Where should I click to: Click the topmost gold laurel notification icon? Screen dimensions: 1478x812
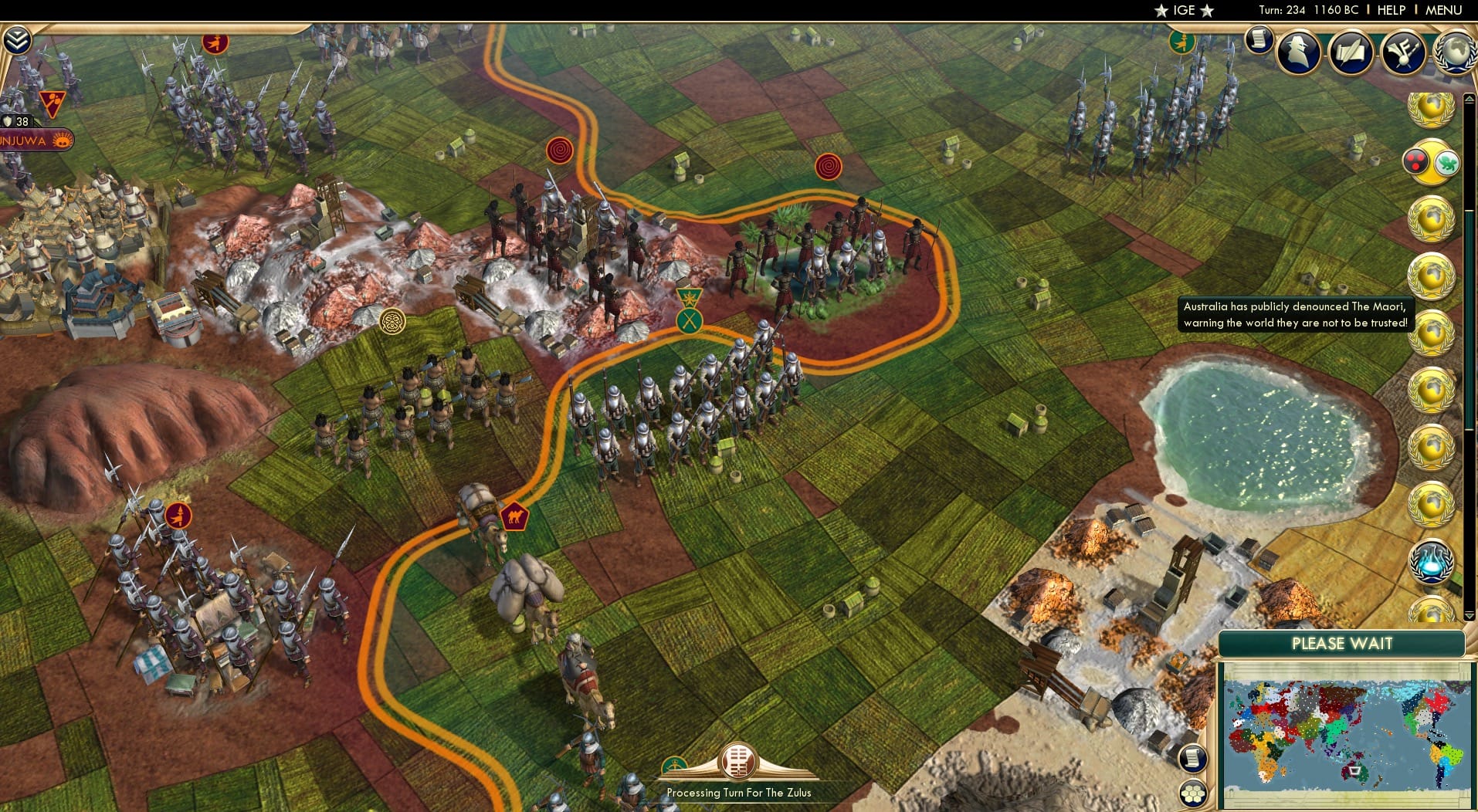[1435, 108]
